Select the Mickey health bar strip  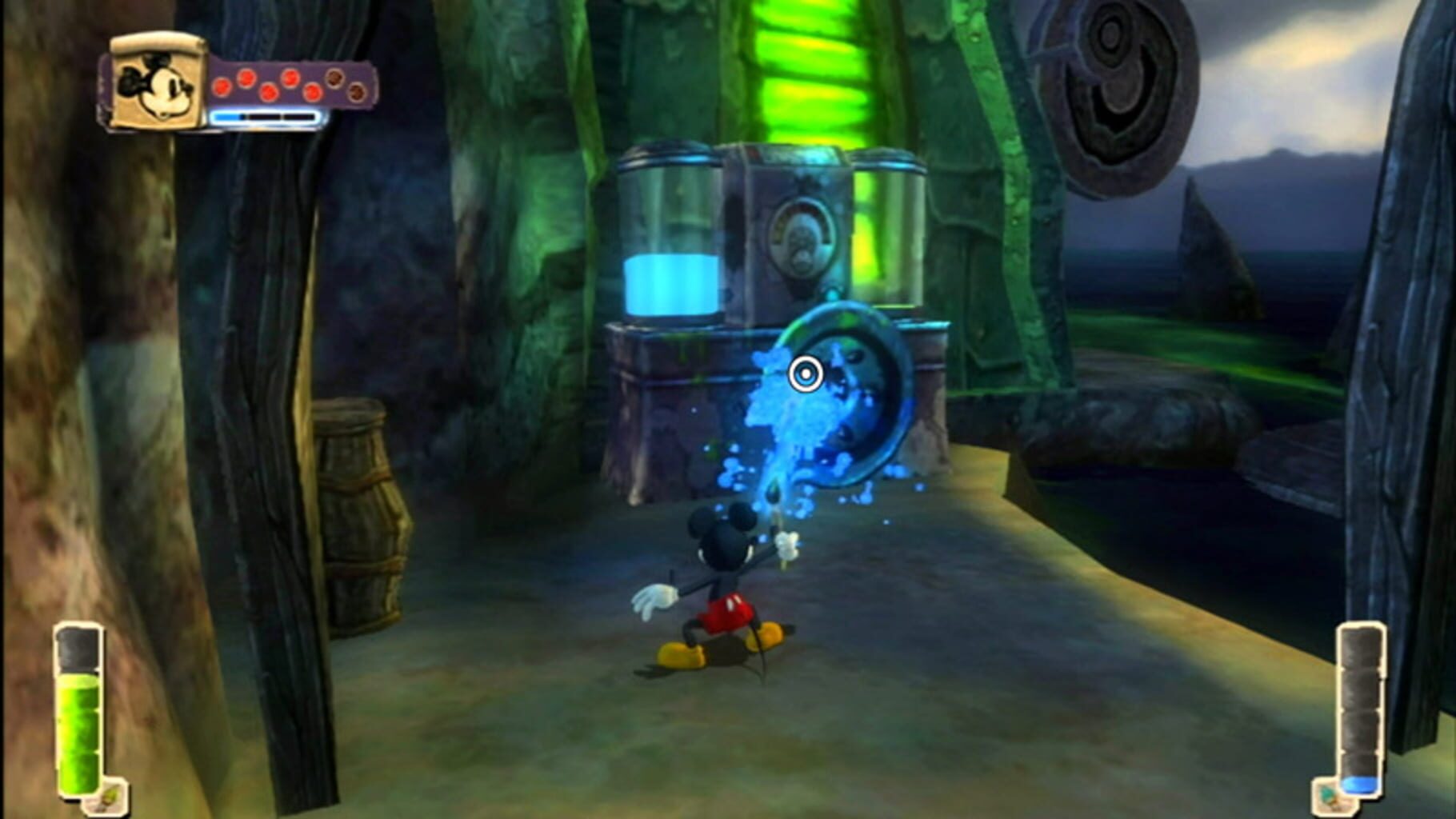coord(264,116)
